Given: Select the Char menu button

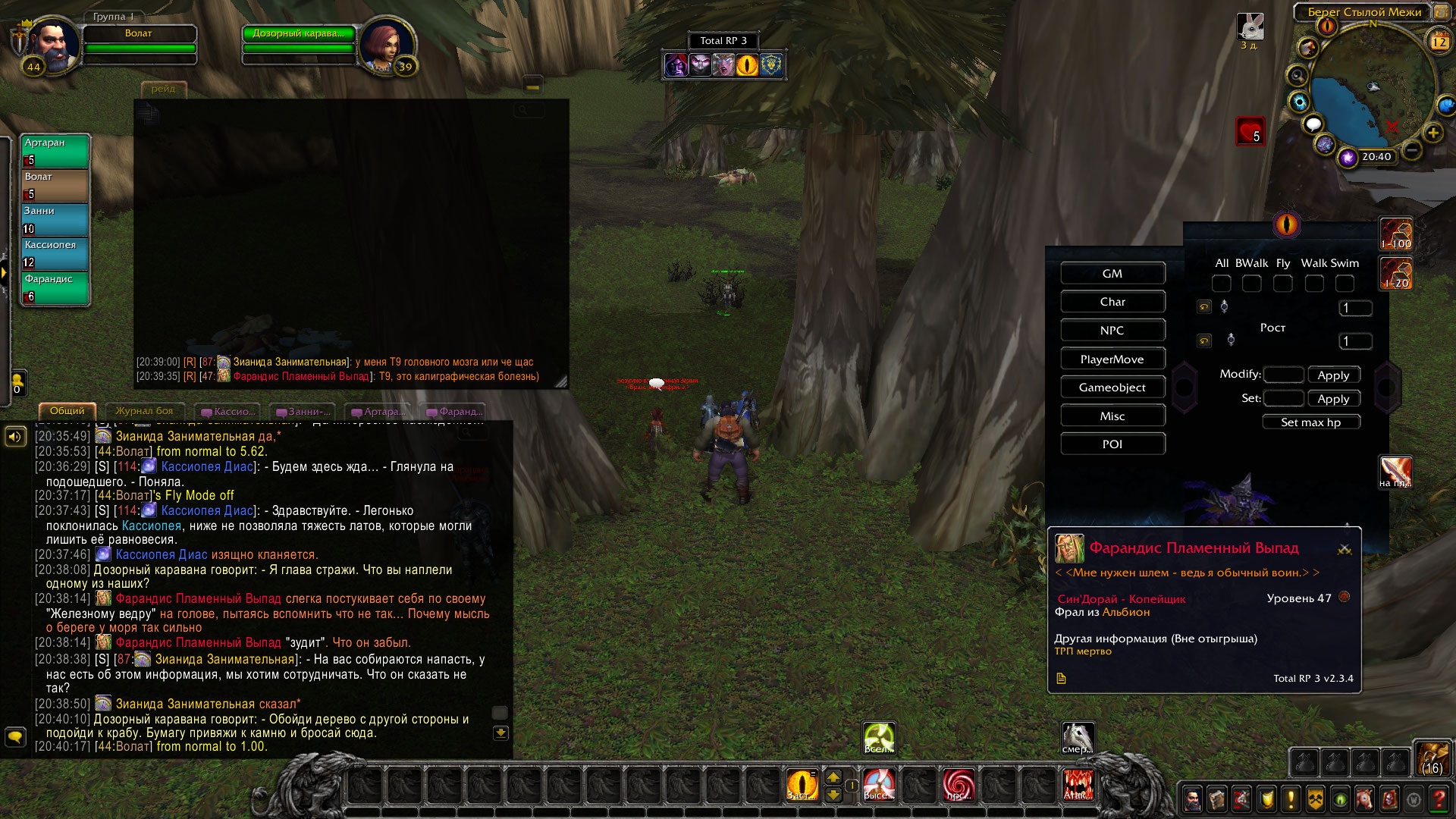Looking at the screenshot, I should tap(1112, 302).
